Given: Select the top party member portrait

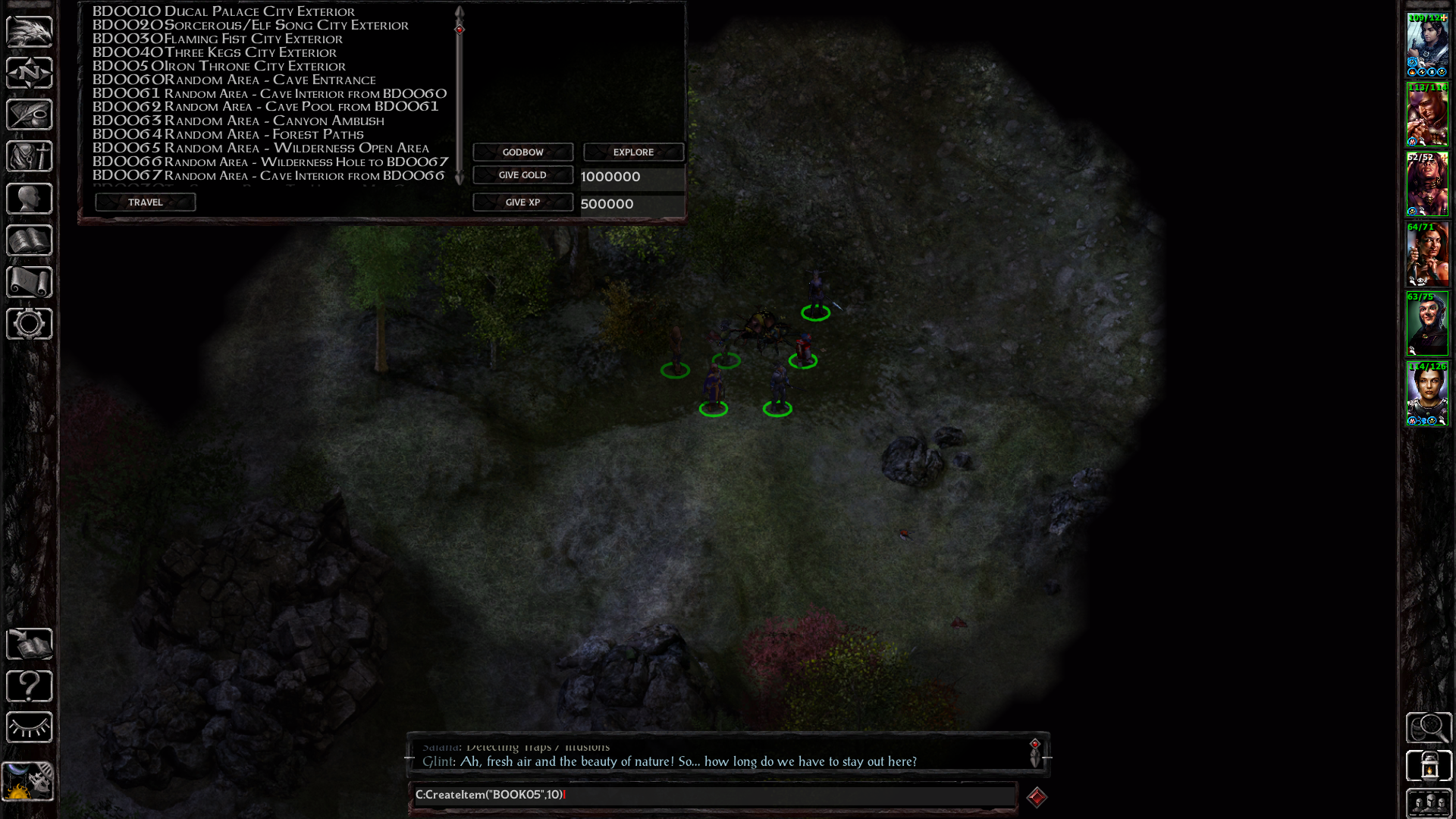Looking at the screenshot, I should click(1427, 45).
